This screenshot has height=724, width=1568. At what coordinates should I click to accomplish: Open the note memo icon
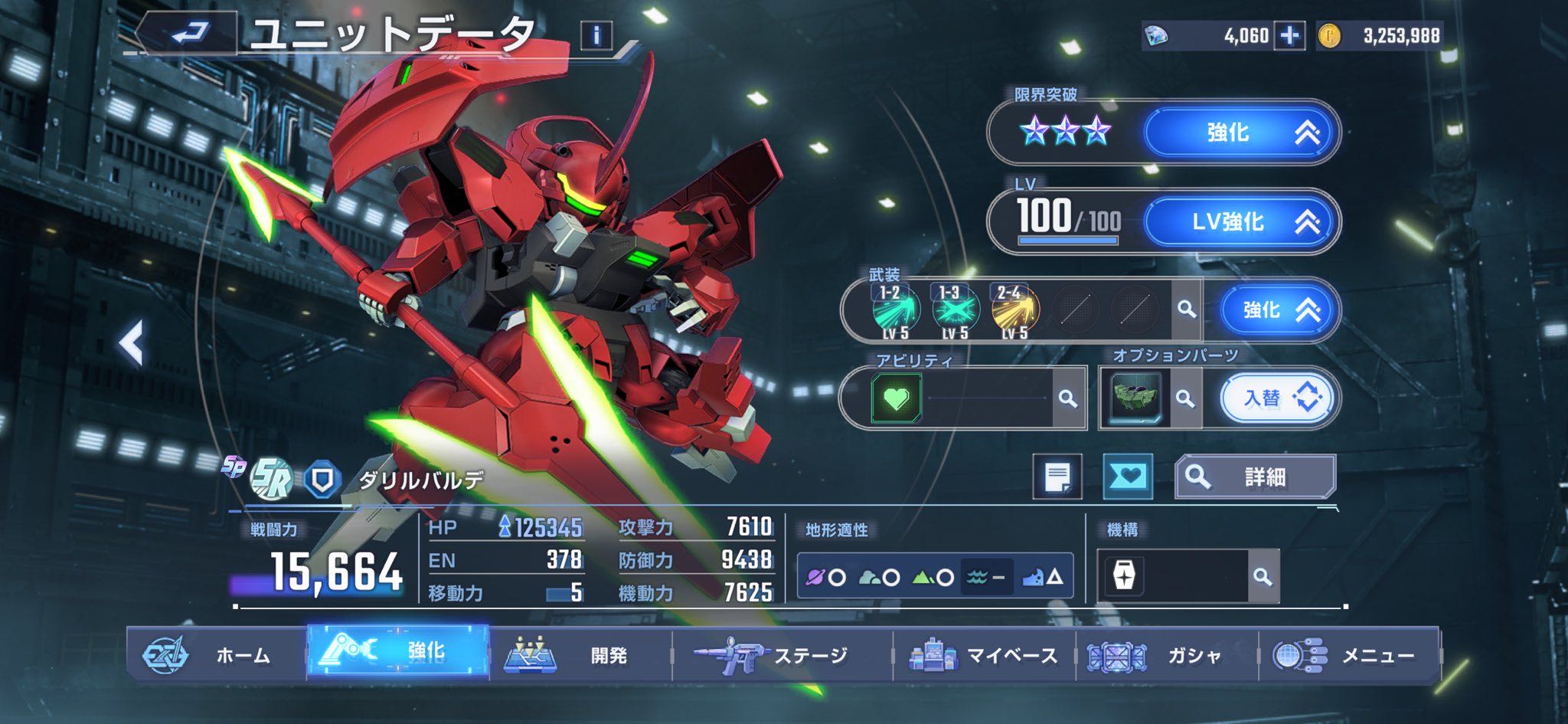pos(1057,477)
